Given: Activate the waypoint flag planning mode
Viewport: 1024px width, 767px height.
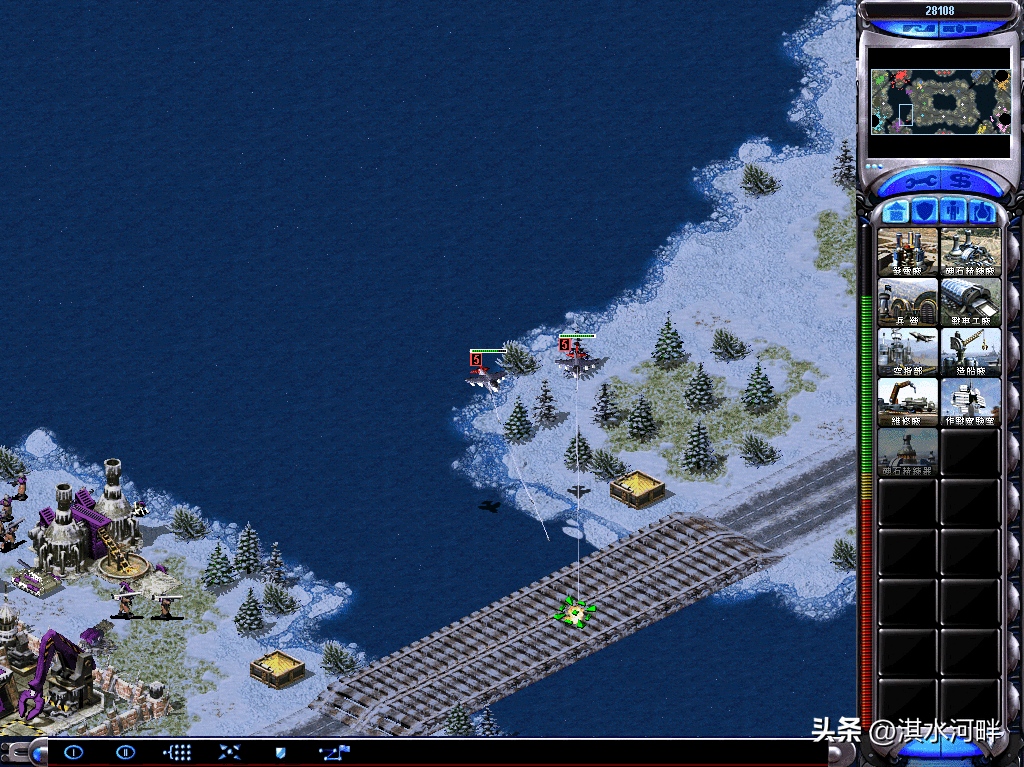Looking at the screenshot, I should 333,752.
